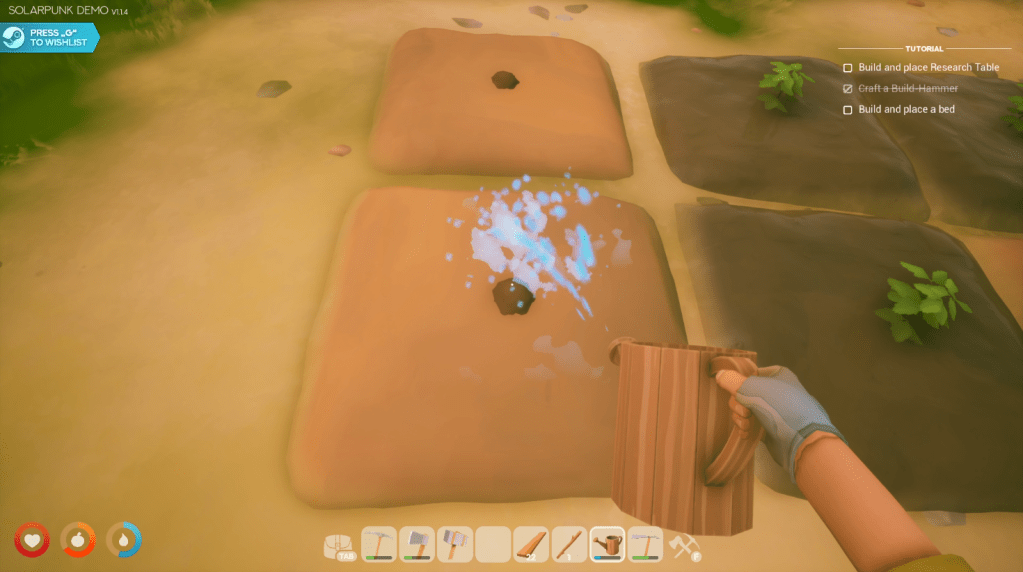
Task: Select the wooden planks stack
Action: tap(532, 544)
